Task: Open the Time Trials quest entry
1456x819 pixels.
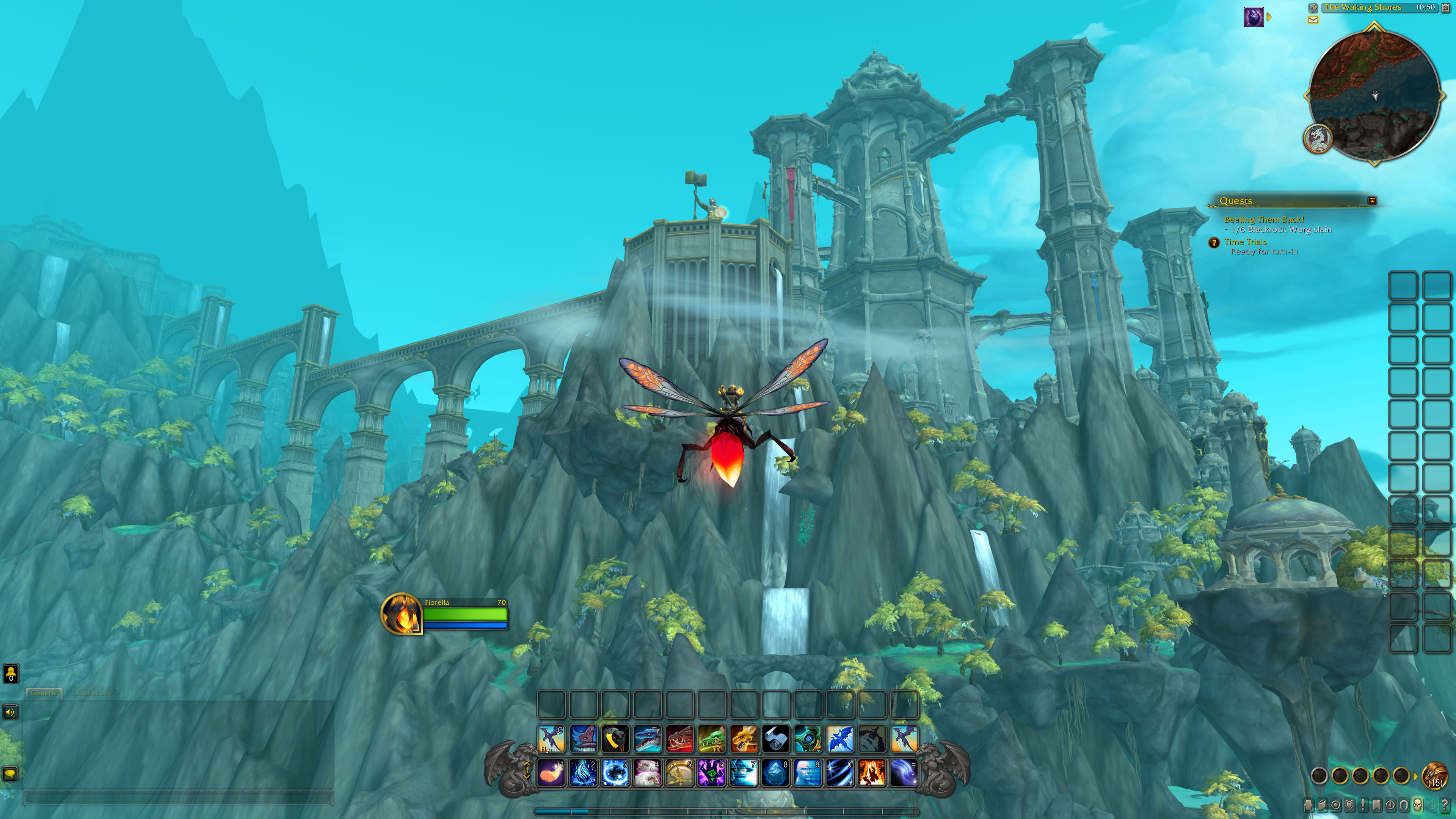Action: click(1245, 242)
